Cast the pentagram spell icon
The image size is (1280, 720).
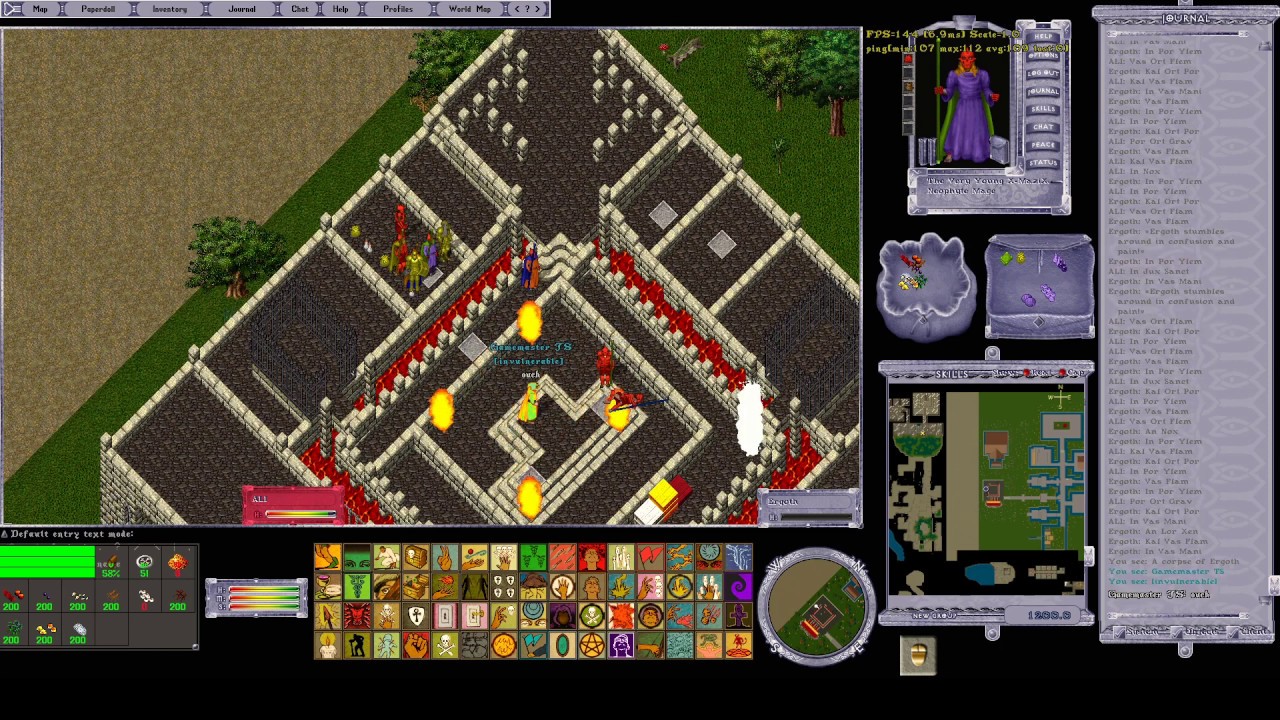tap(591, 646)
